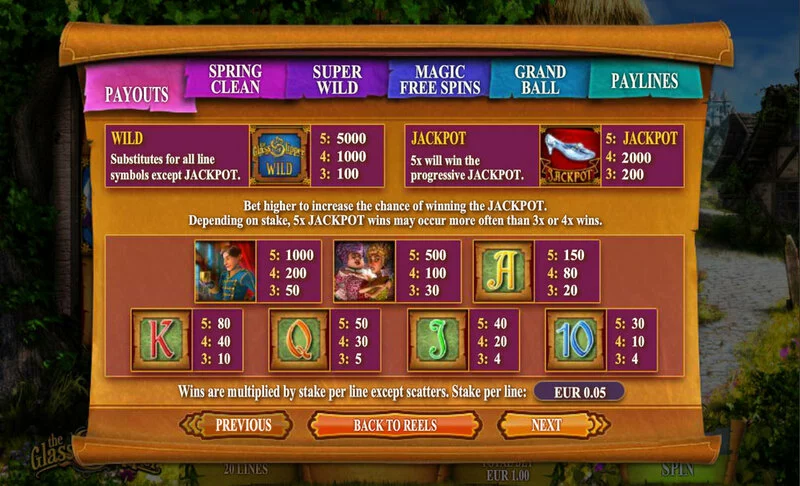
Task: Click Back to Reels button
Action: (395, 425)
